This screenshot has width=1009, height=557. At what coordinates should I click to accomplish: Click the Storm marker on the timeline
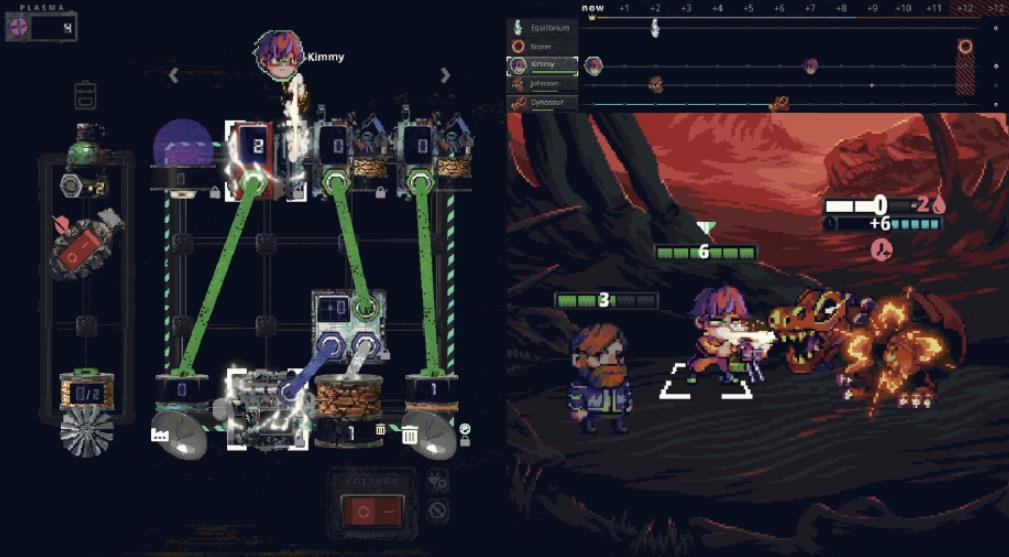965,46
